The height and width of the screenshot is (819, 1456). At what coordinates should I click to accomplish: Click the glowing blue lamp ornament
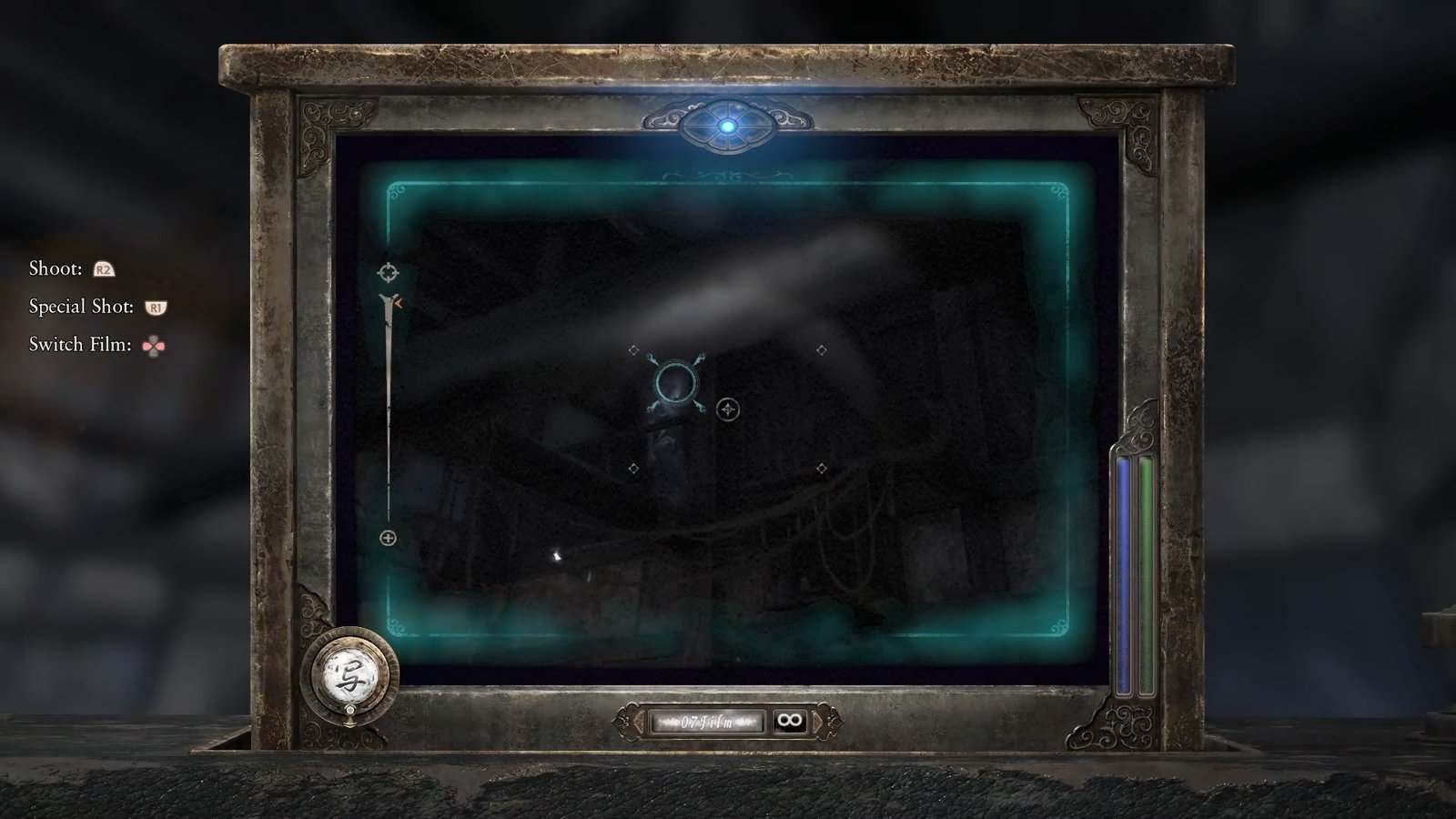[728, 127]
